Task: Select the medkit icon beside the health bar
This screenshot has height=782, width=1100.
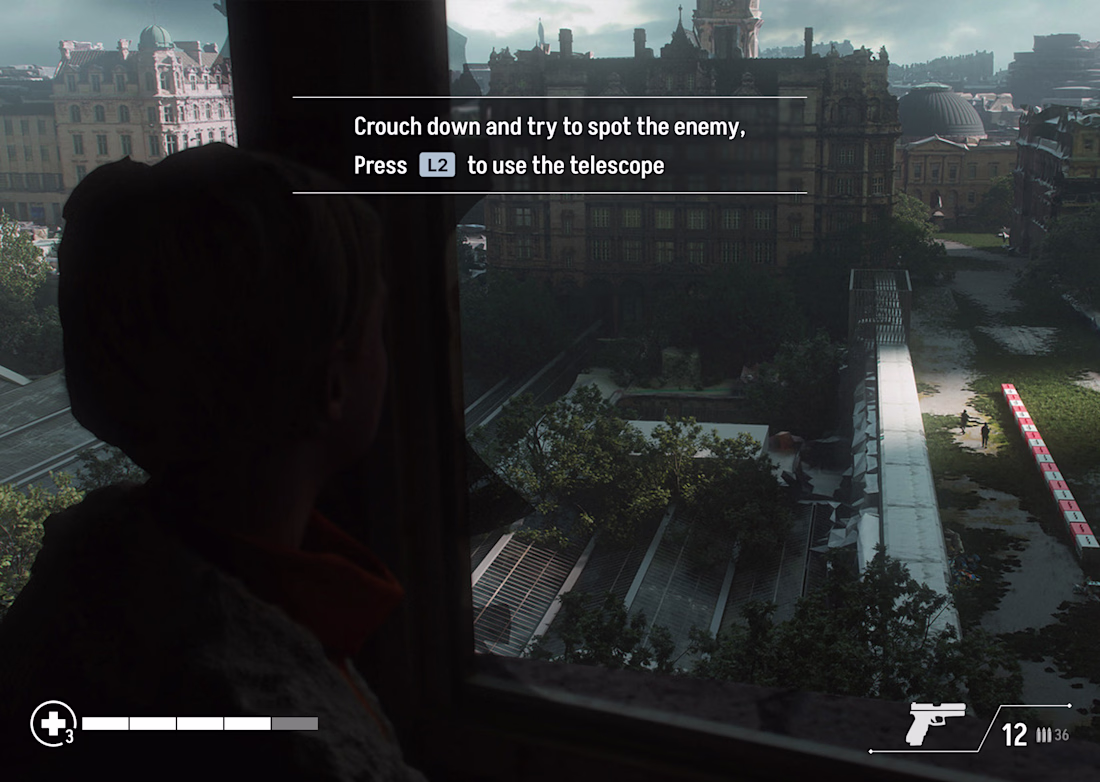Action: 50,722
